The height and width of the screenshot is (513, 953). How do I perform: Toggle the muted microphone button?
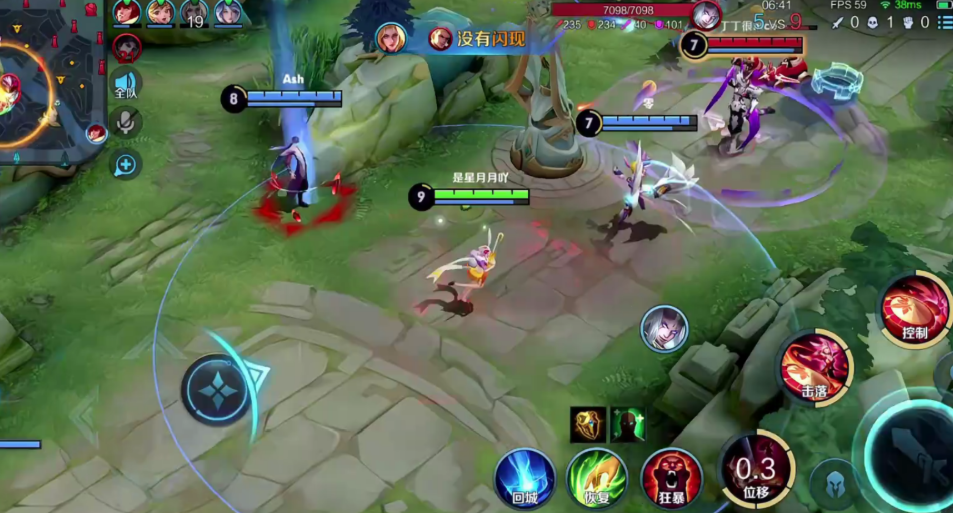(x=126, y=124)
